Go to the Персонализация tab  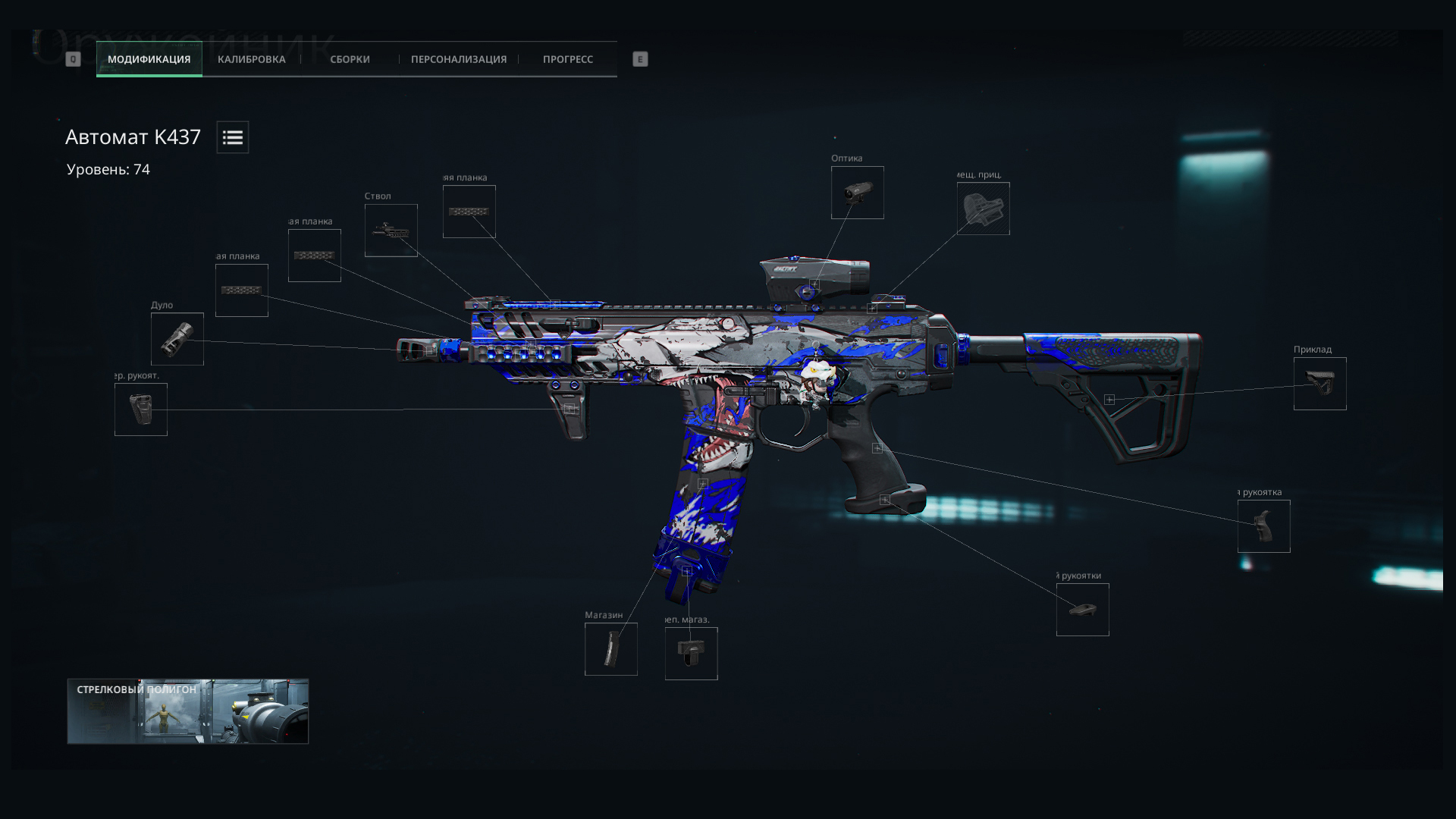click(x=458, y=59)
